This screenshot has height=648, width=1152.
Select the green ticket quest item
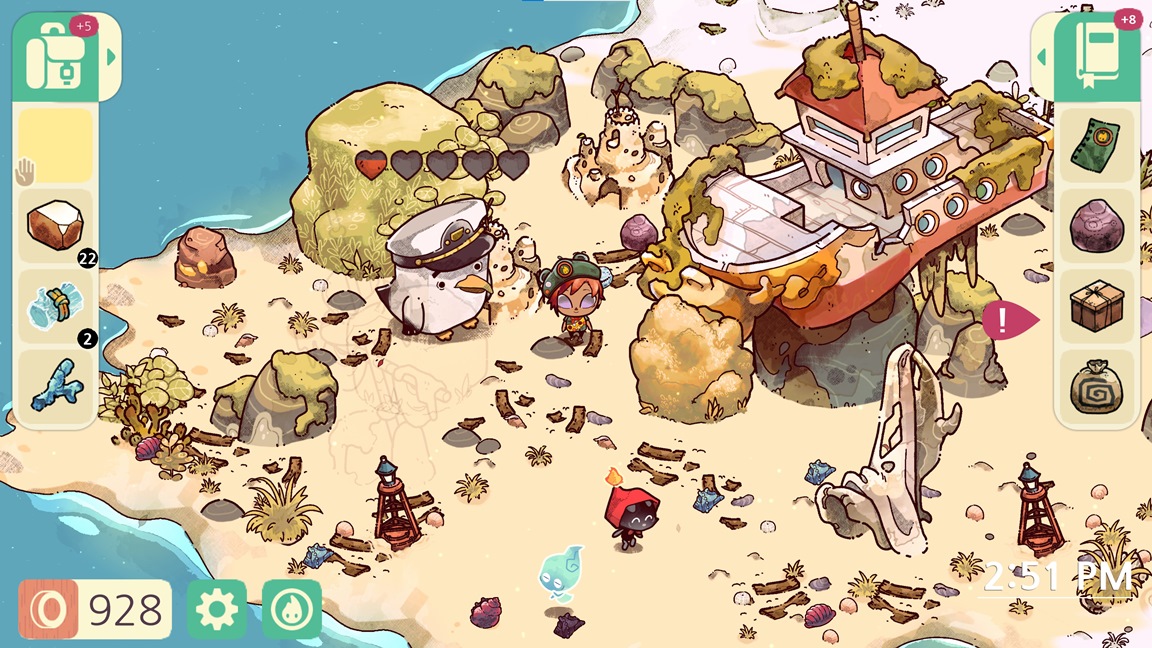(x=1097, y=146)
